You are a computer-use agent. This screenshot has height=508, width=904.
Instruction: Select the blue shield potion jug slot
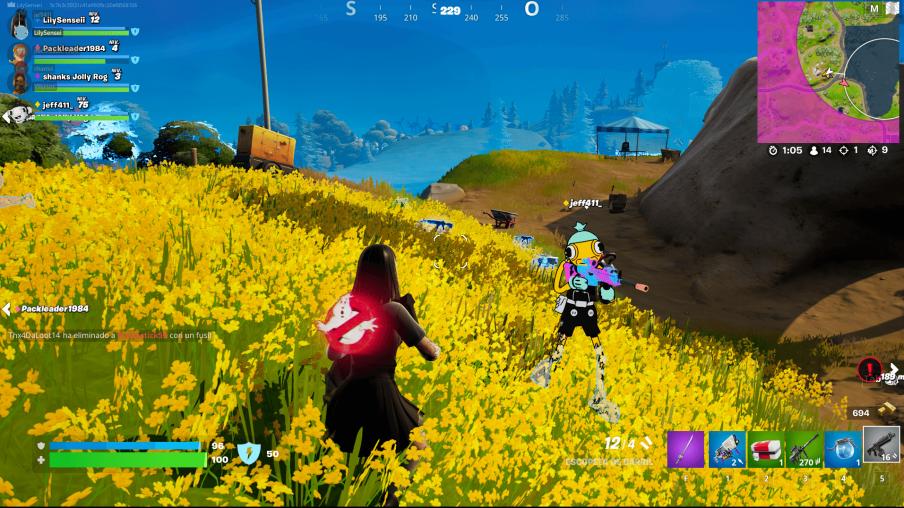pos(843,449)
